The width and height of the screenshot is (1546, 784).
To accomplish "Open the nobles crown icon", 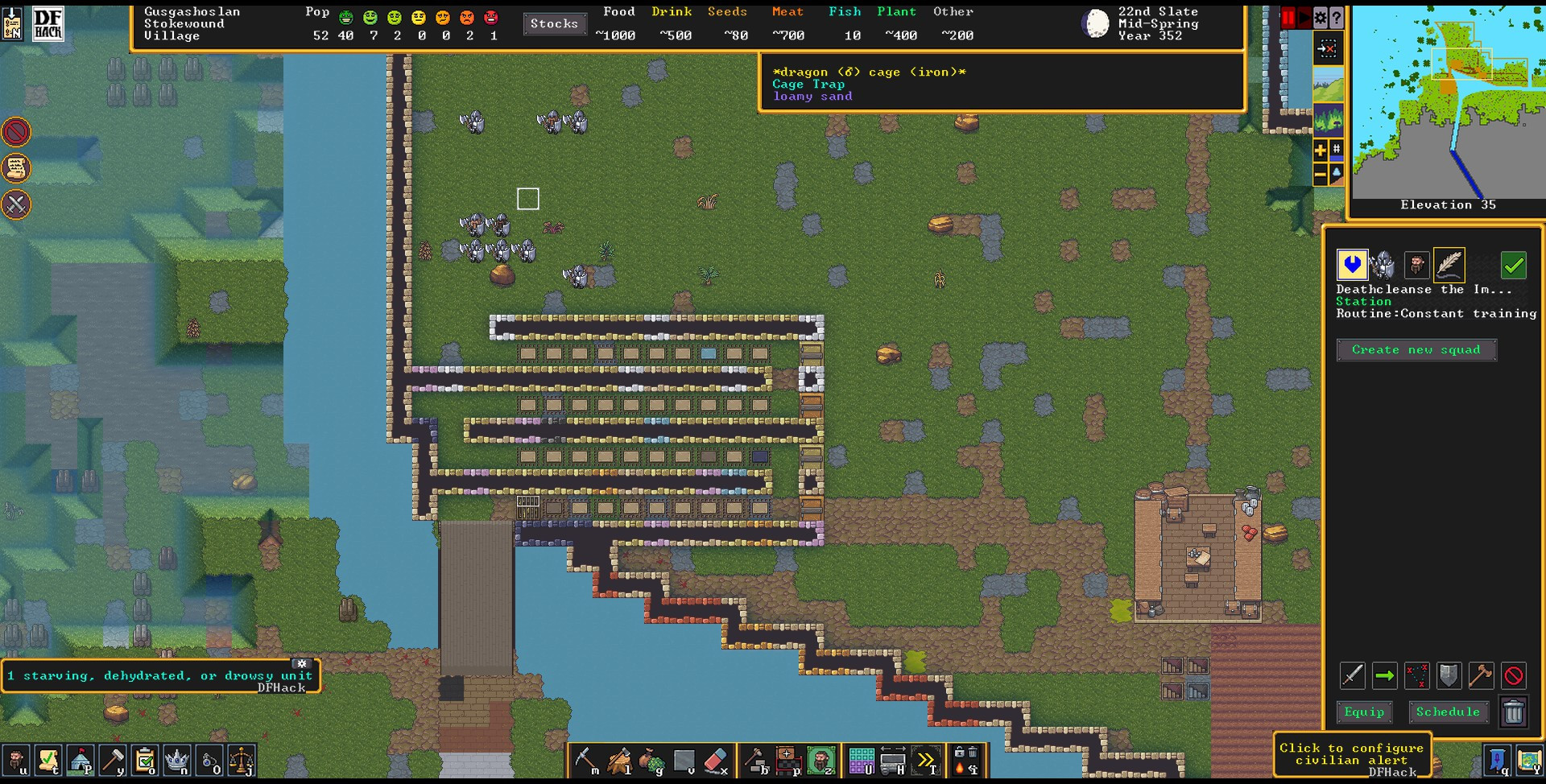I will tap(176, 760).
